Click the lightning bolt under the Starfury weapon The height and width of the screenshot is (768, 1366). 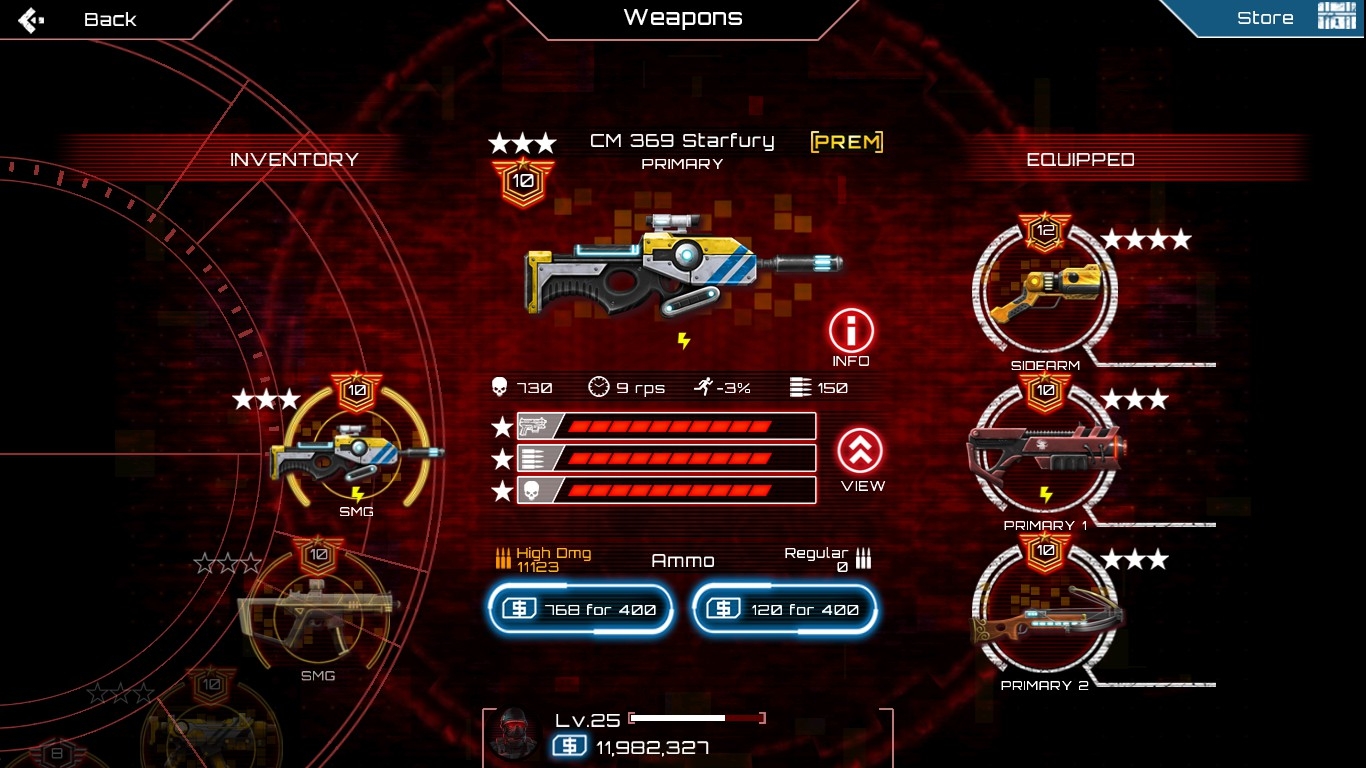point(684,341)
